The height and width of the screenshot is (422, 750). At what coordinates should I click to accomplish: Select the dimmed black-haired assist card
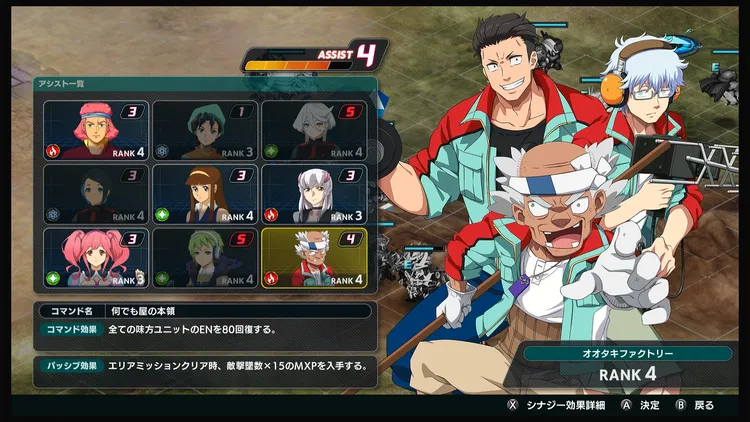[x=96, y=194]
